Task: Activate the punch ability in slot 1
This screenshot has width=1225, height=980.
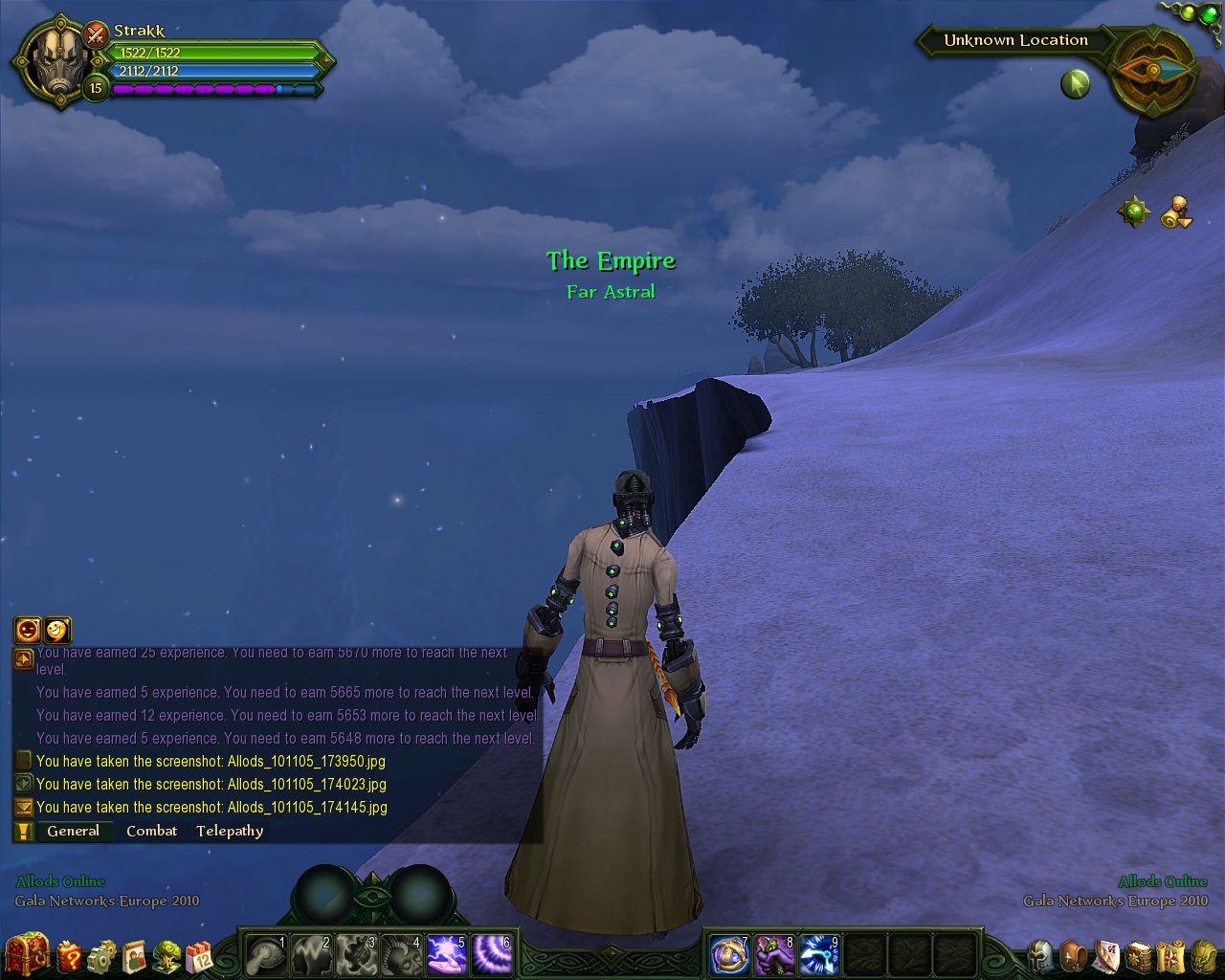Action: 266,955
